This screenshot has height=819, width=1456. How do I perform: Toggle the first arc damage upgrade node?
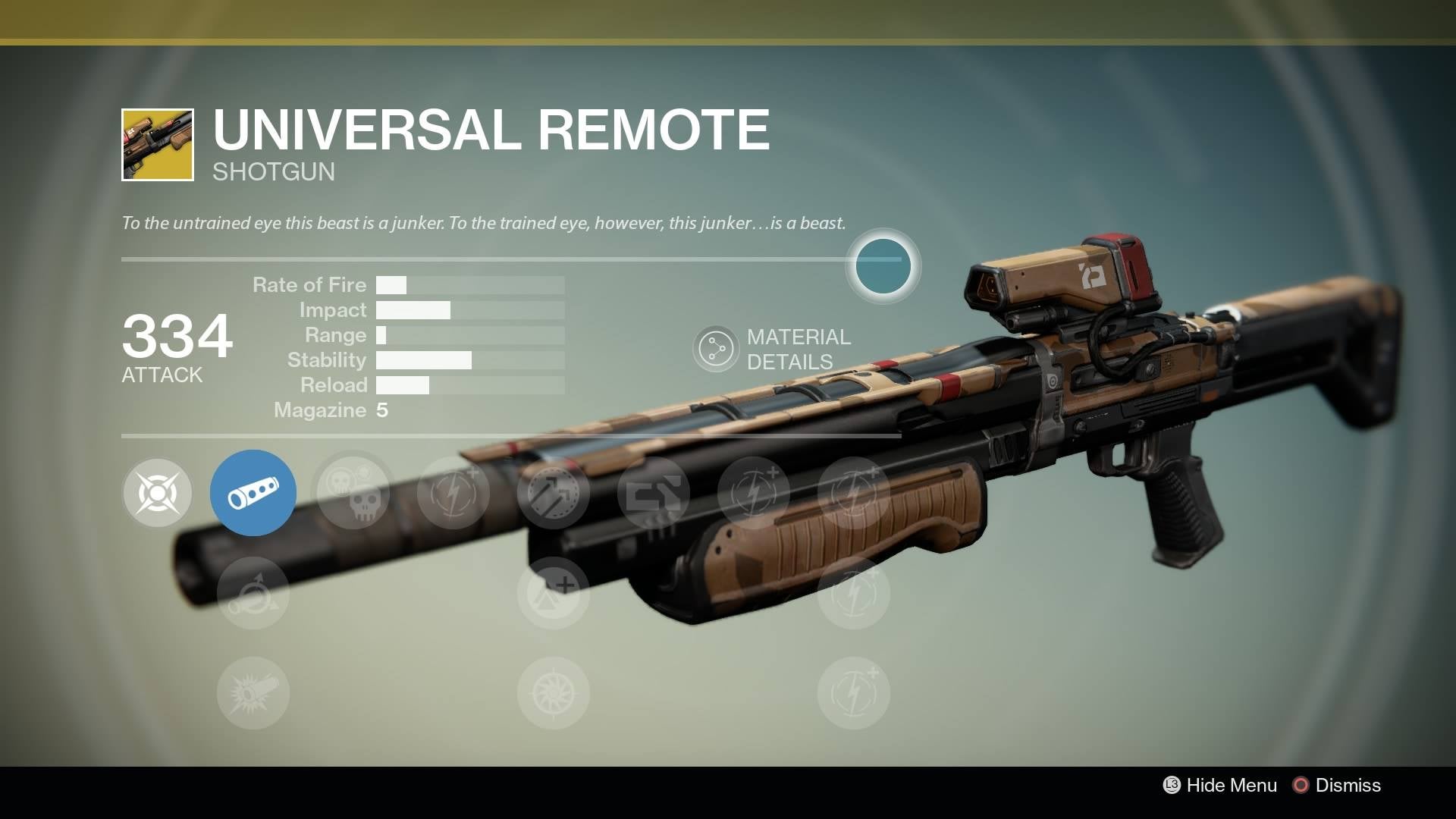tap(452, 493)
